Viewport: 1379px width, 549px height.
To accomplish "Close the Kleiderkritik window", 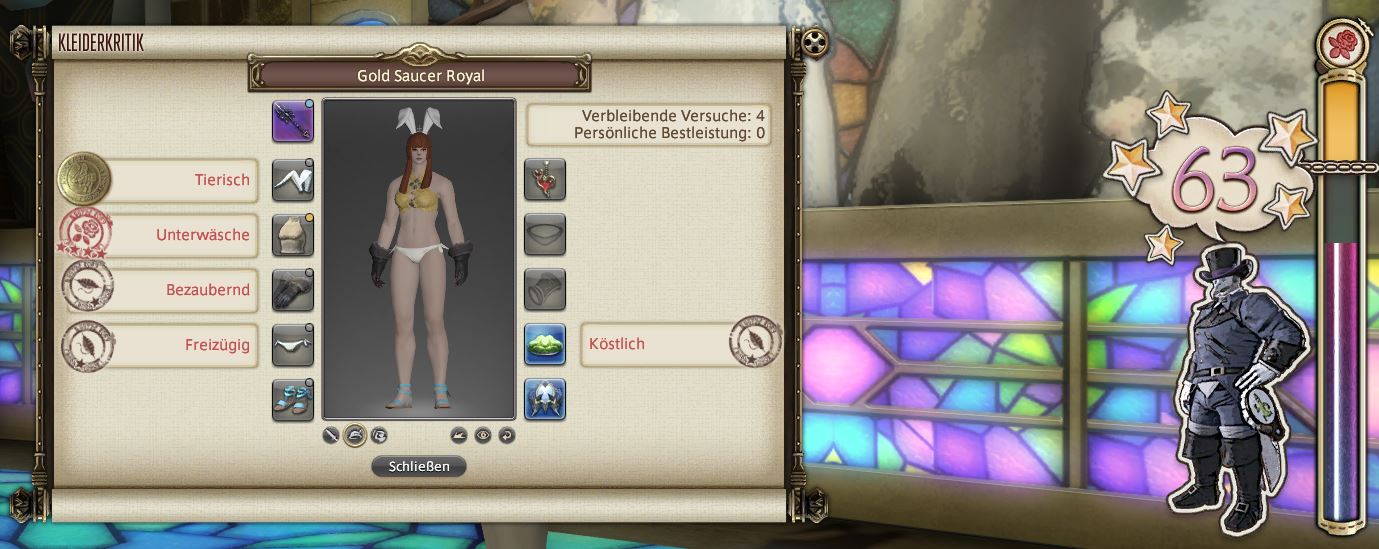I will [816, 42].
